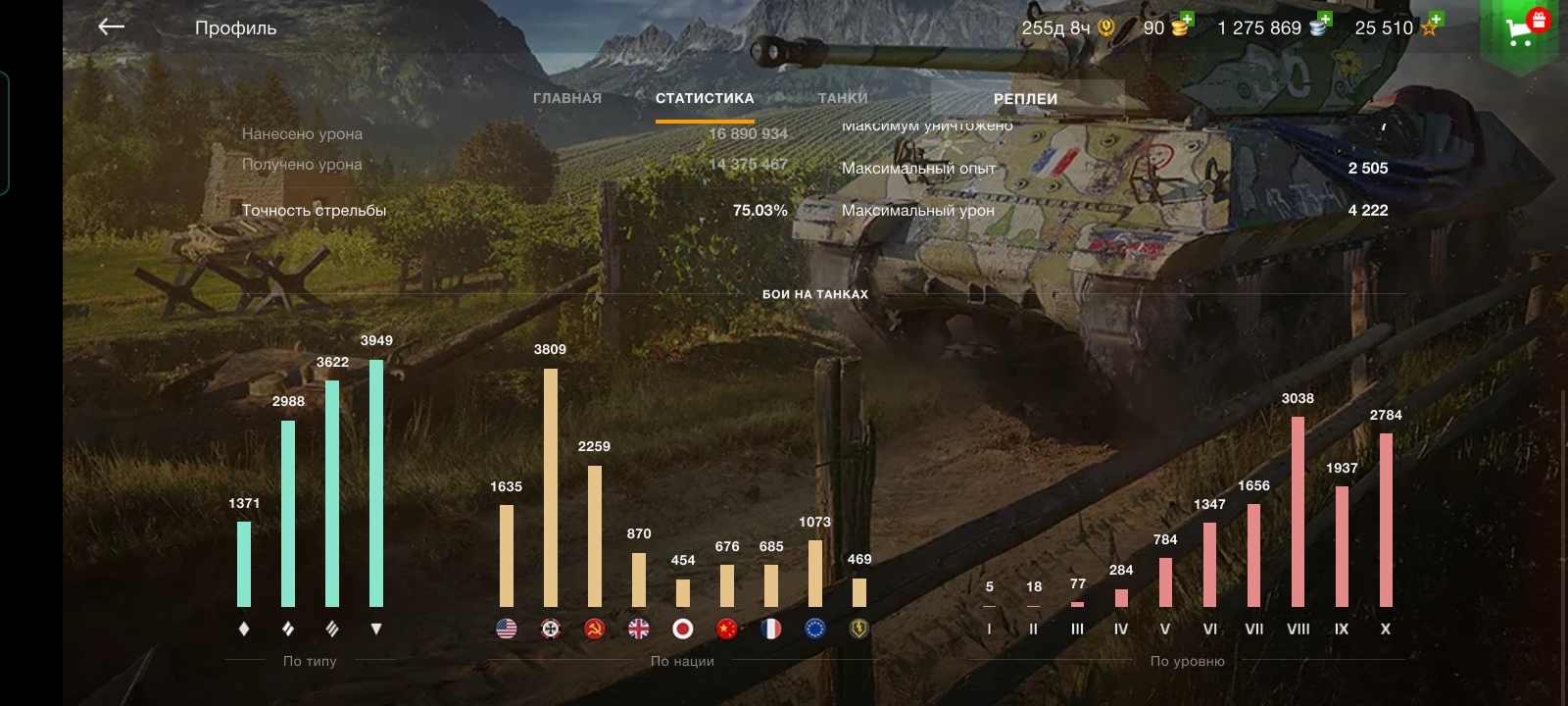Viewport: 1568px width, 706px height.
Task: Tap the free experience star counter
Action: (x=1397, y=27)
